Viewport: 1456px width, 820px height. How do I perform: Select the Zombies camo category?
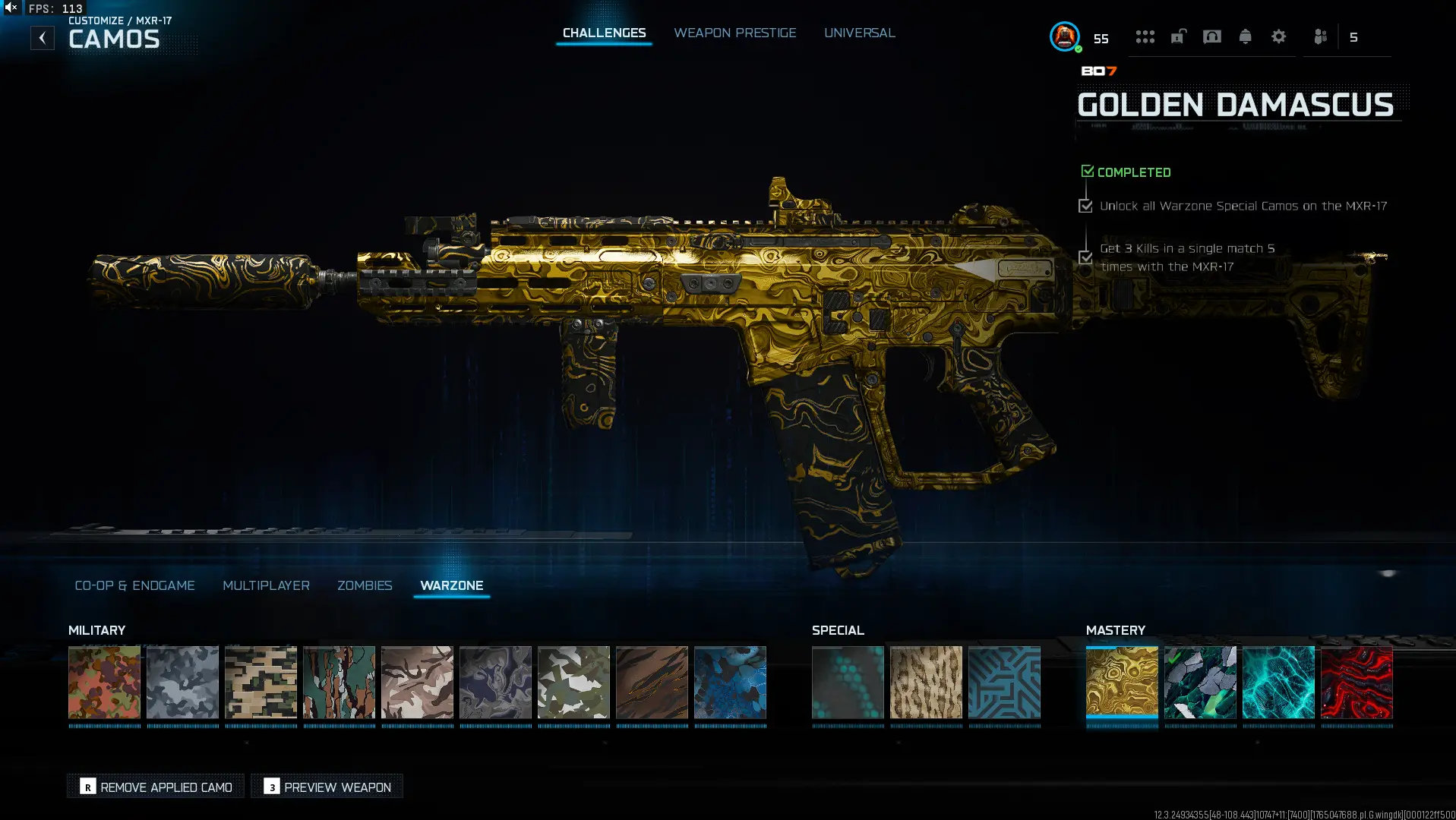(x=365, y=585)
